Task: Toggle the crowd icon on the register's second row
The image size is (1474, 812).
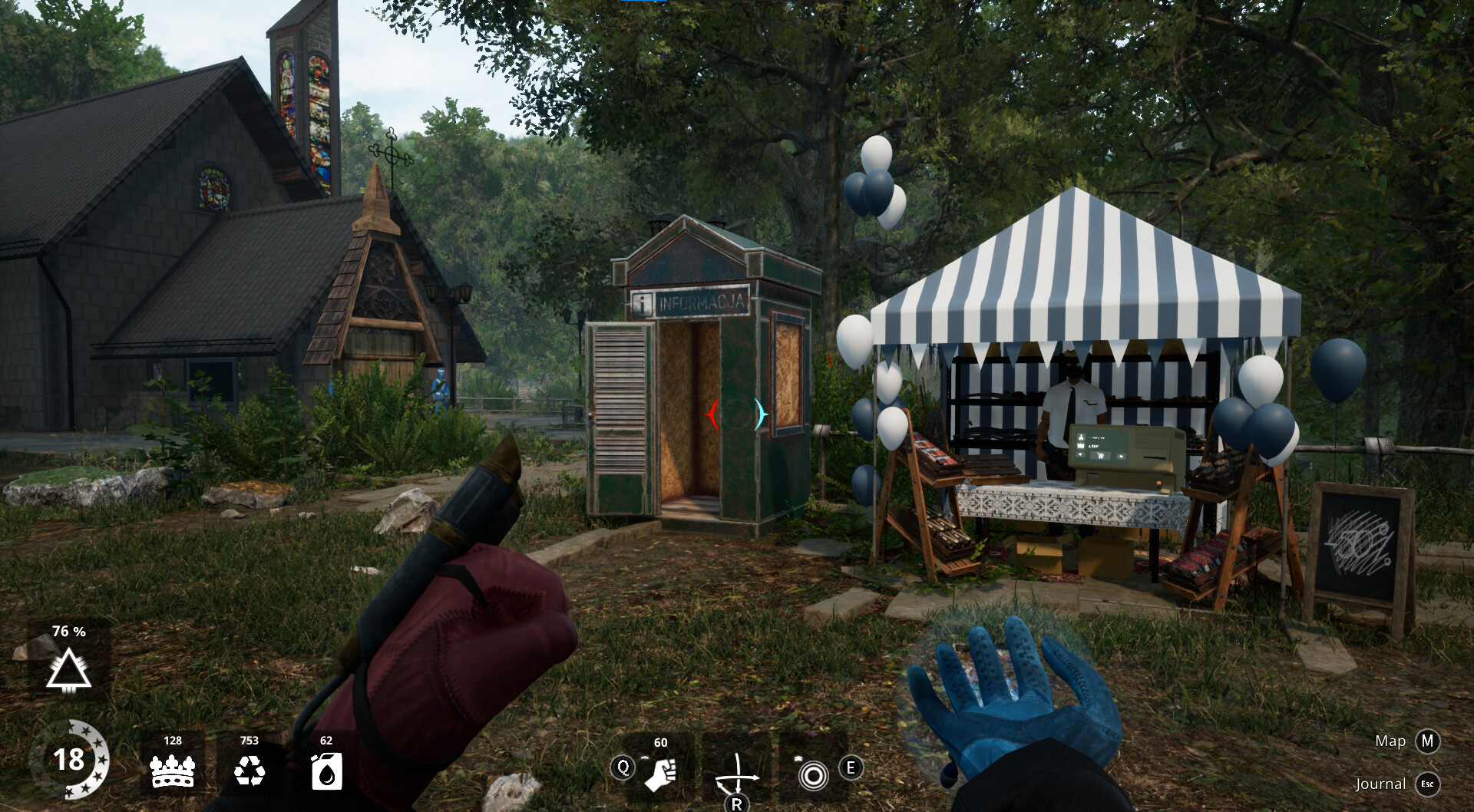Action: (1081, 446)
